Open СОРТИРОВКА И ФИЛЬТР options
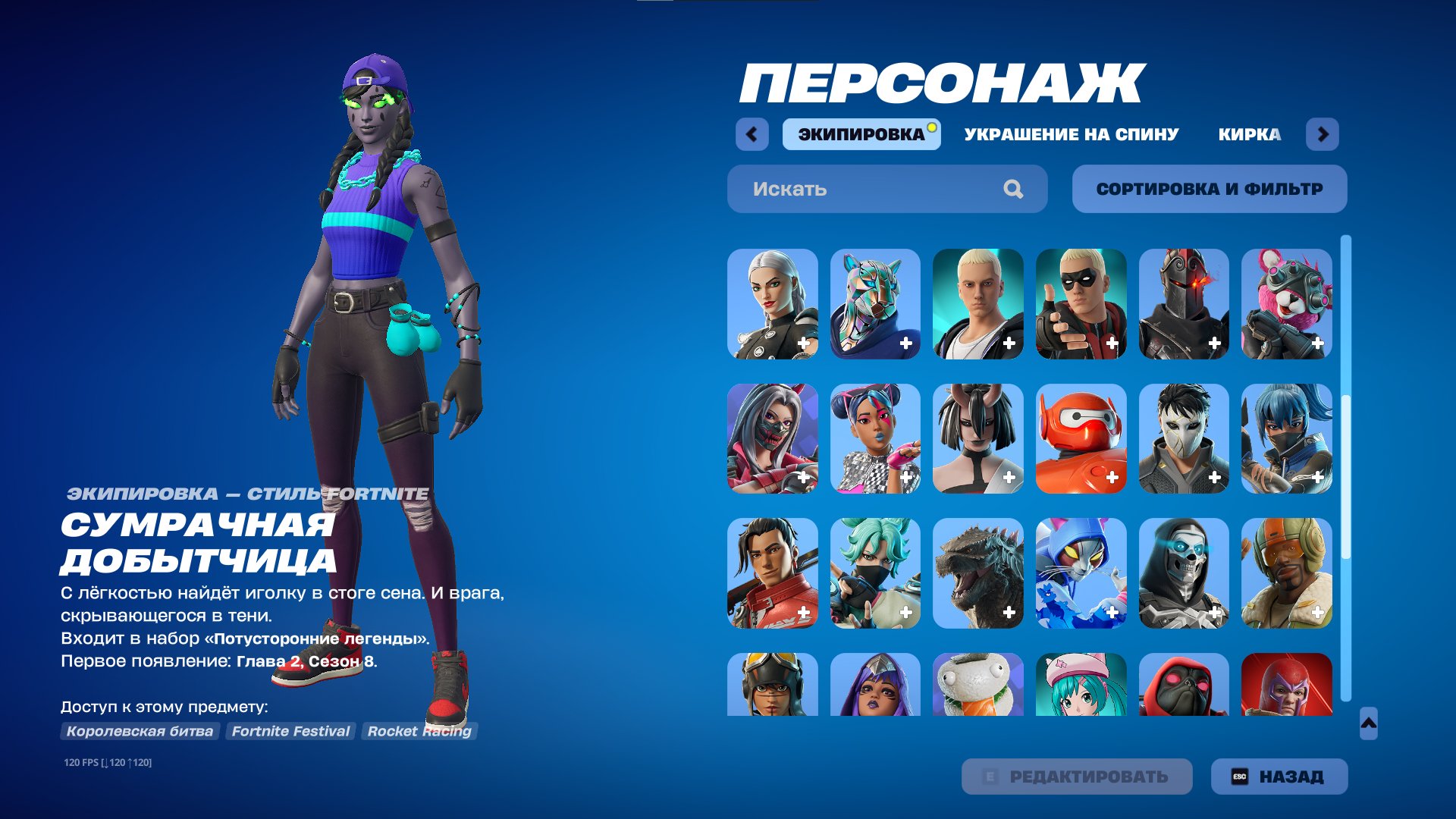The width and height of the screenshot is (1456, 819). pyautogui.click(x=1209, y=188)
